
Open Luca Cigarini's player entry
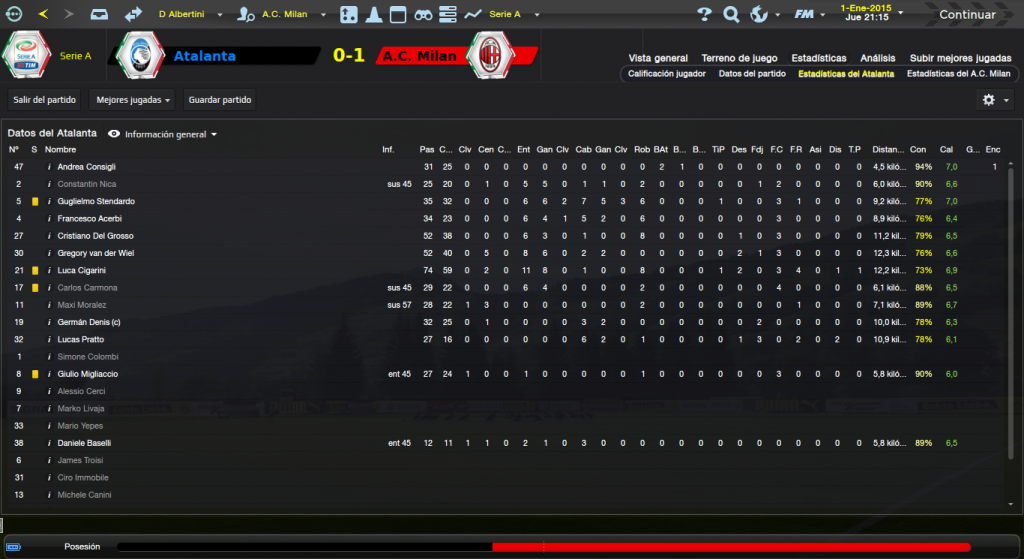(x=82, y=271)
